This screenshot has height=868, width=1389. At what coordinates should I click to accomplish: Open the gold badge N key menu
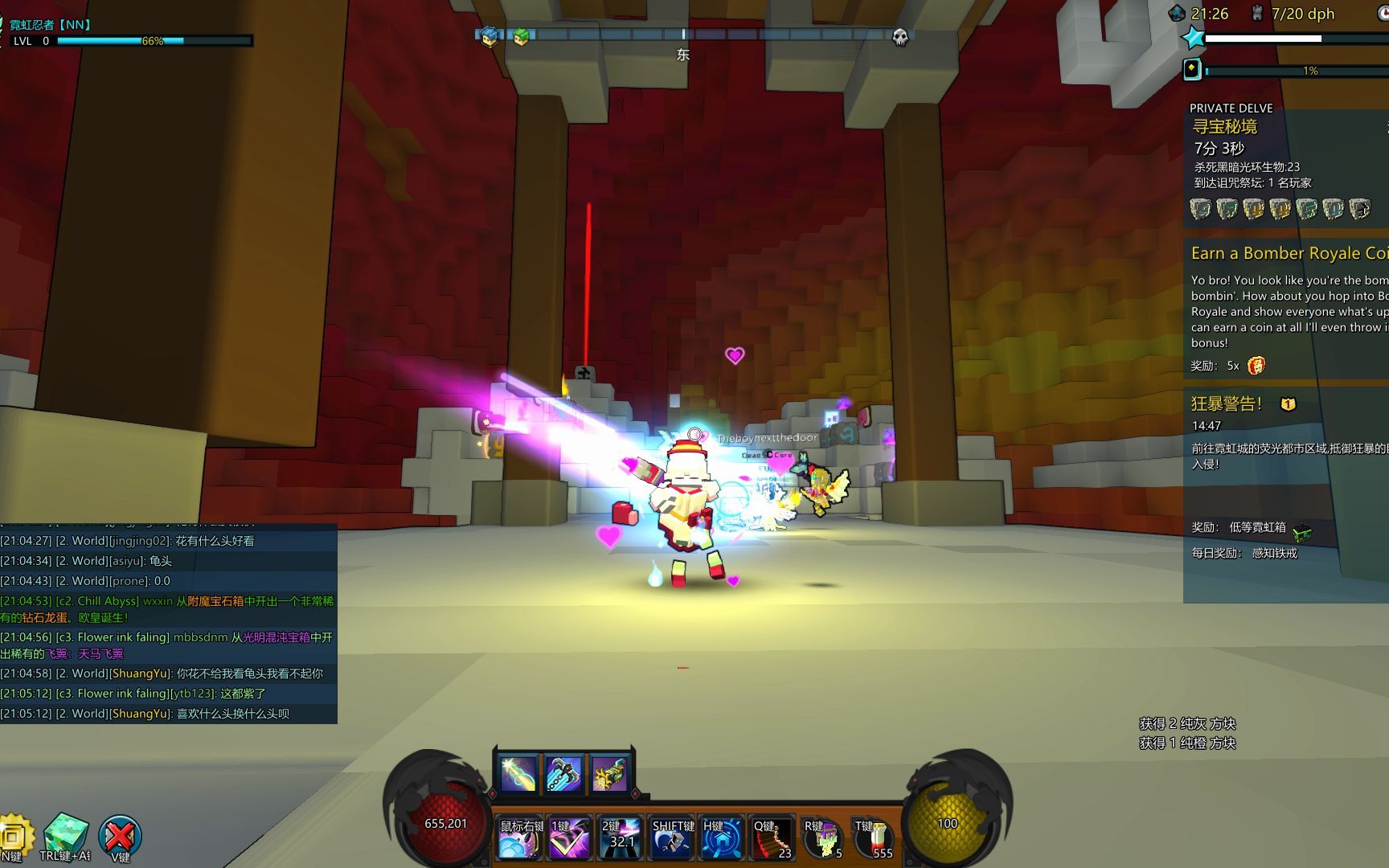(14, 837)
